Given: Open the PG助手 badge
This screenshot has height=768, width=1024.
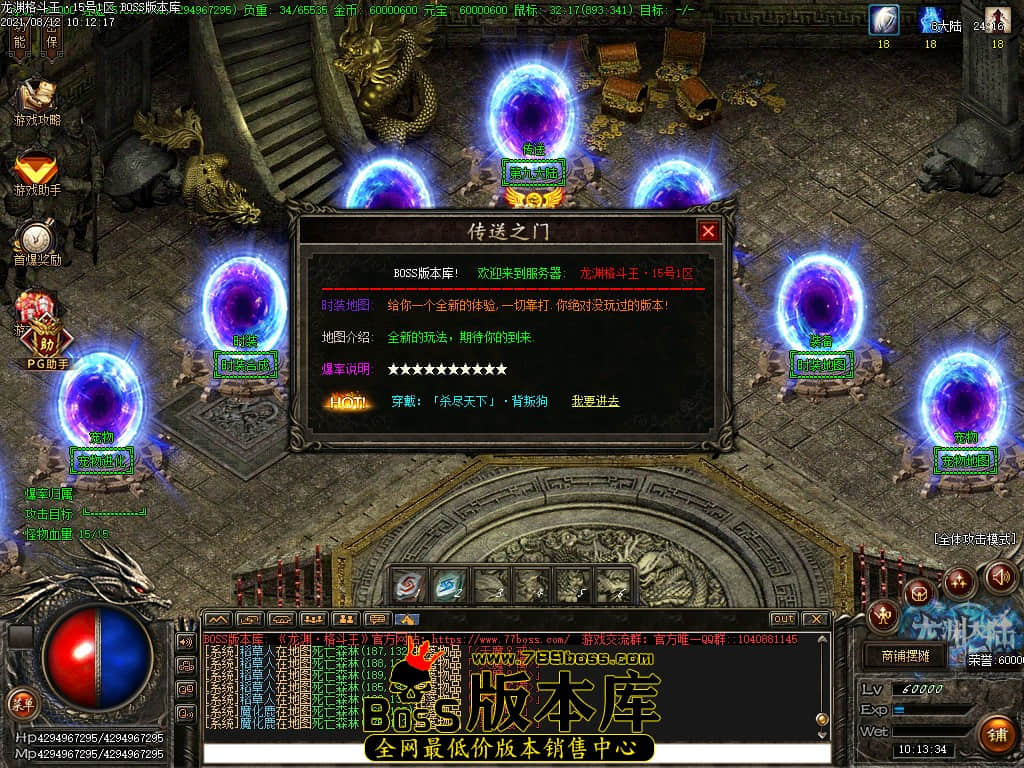Looking at the screenshot, I should point(47,345).
